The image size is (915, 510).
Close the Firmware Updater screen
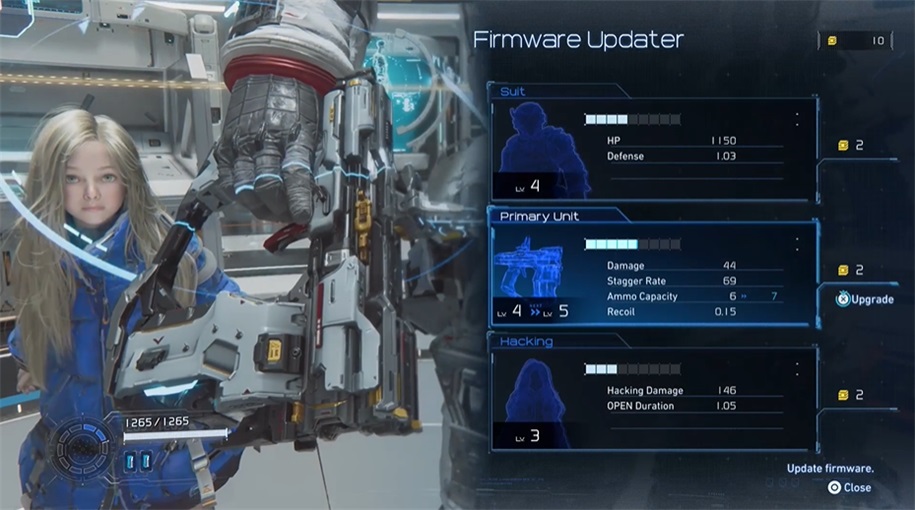tap(849, 488)
